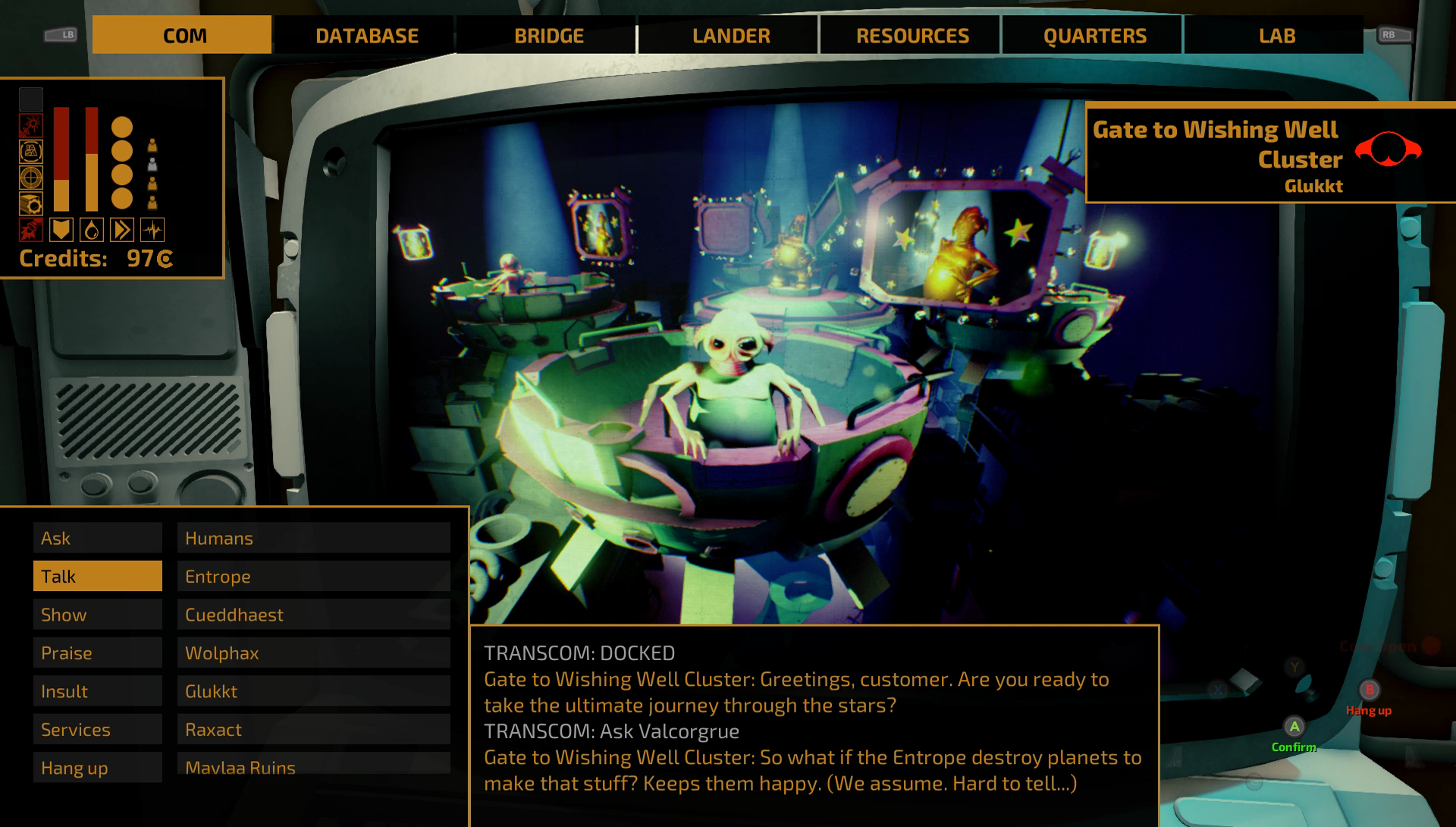Pick the Praise action

pos(98,653)
